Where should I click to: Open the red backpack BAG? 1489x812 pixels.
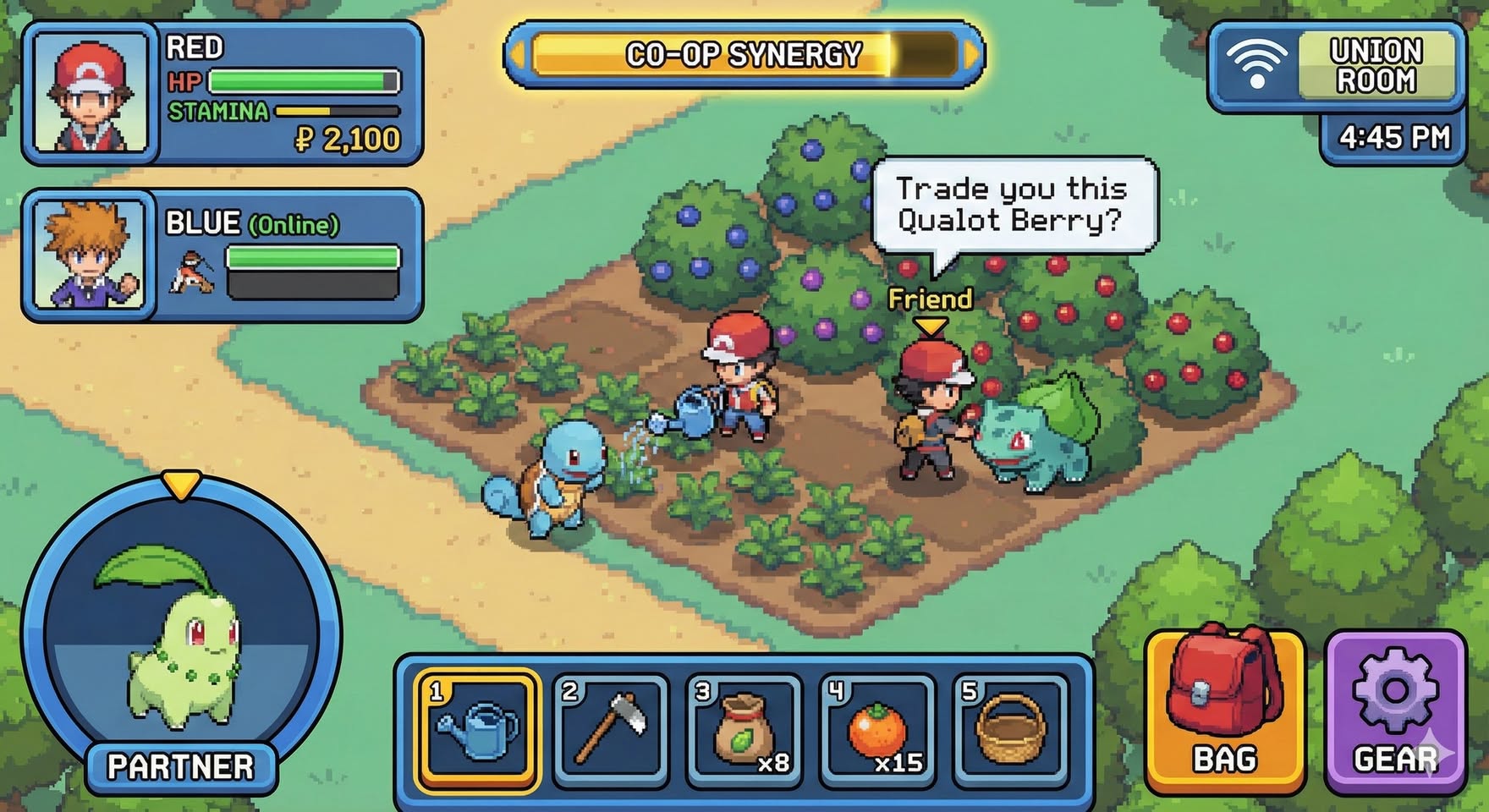tap(1224, 712)
